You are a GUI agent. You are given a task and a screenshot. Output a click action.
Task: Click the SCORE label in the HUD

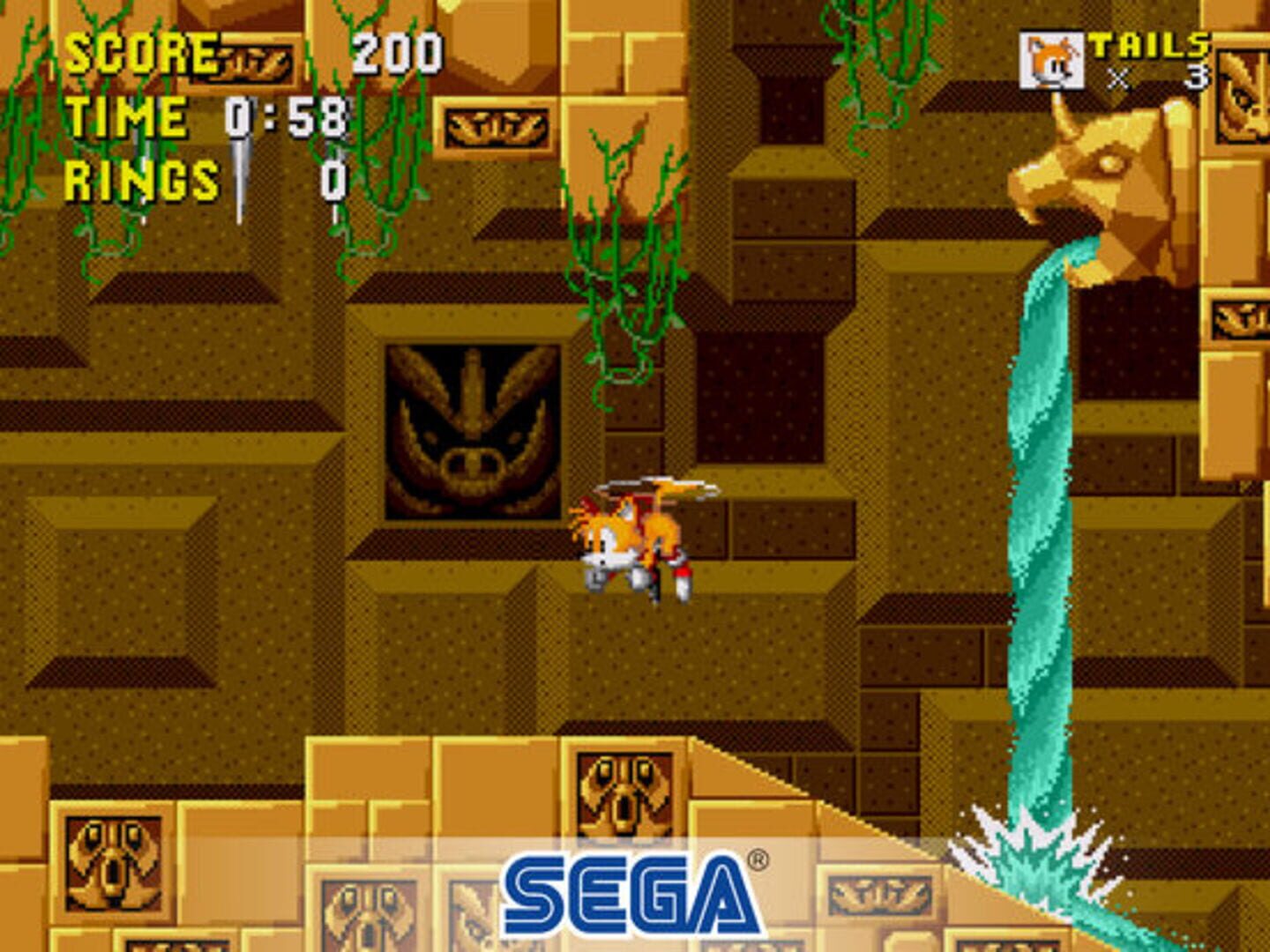pos(141,53)
